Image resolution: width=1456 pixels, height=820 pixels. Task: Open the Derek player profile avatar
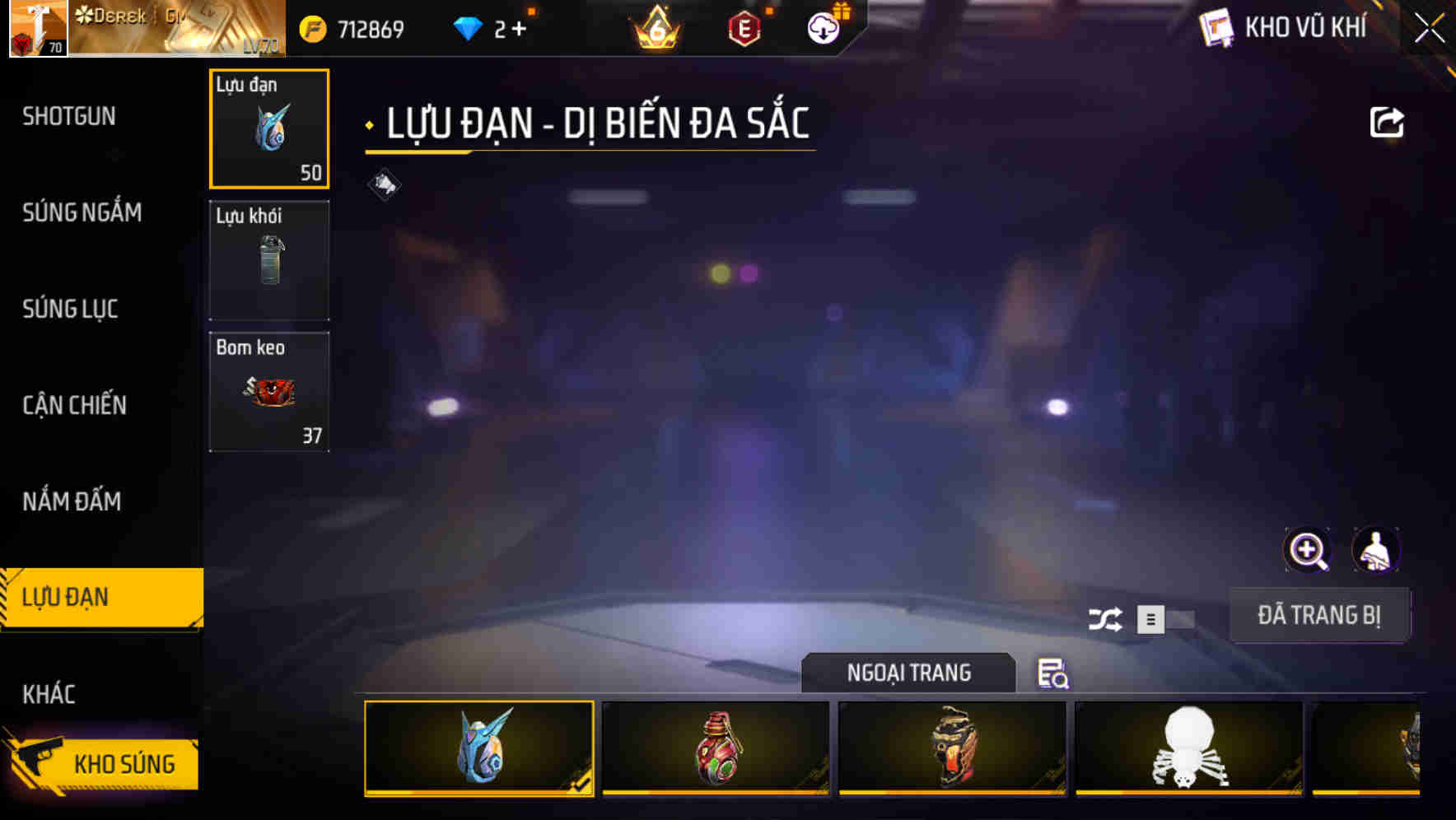pyautogui.click(x=37, y=27)
